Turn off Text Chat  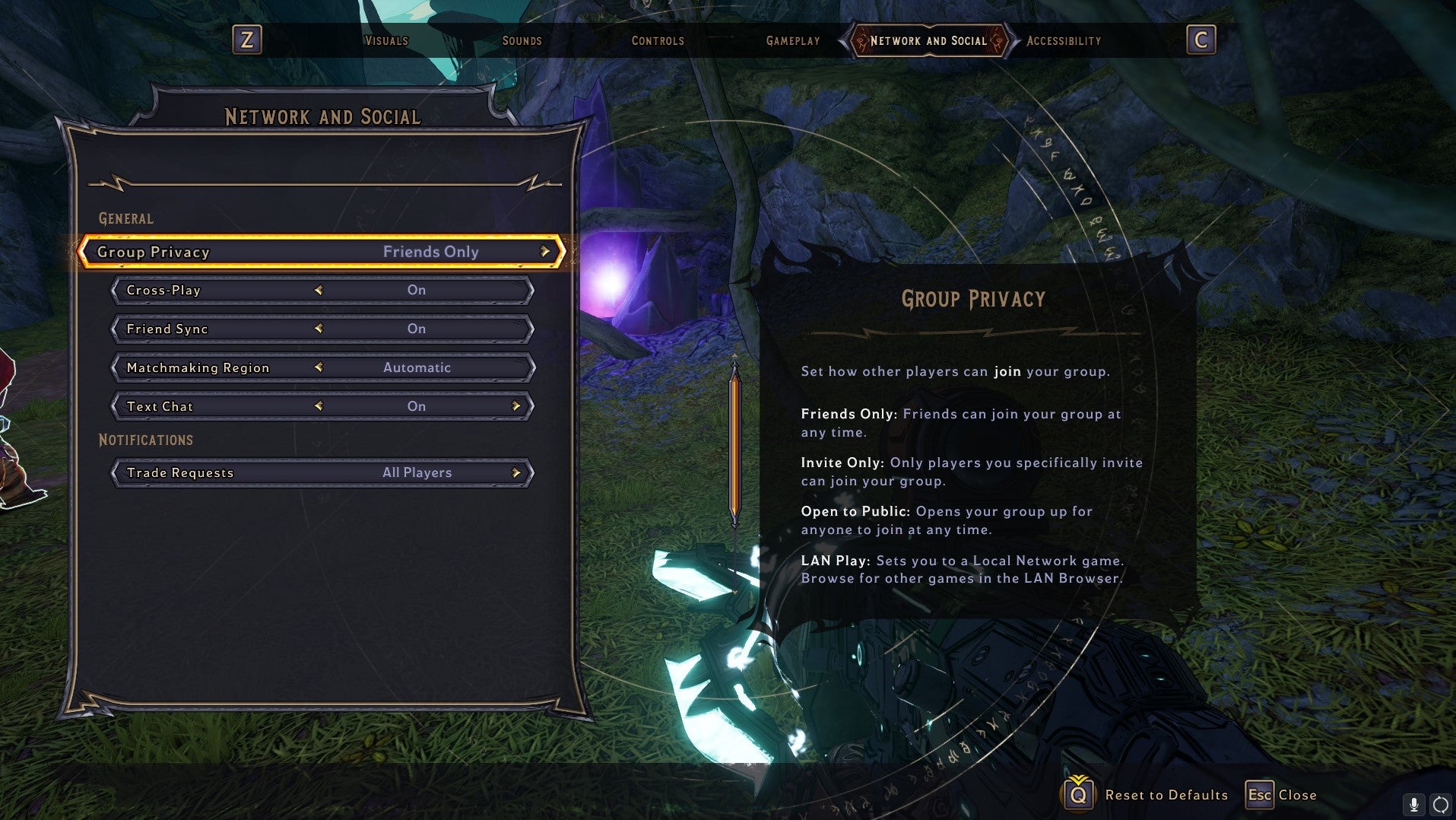point(319,406)
